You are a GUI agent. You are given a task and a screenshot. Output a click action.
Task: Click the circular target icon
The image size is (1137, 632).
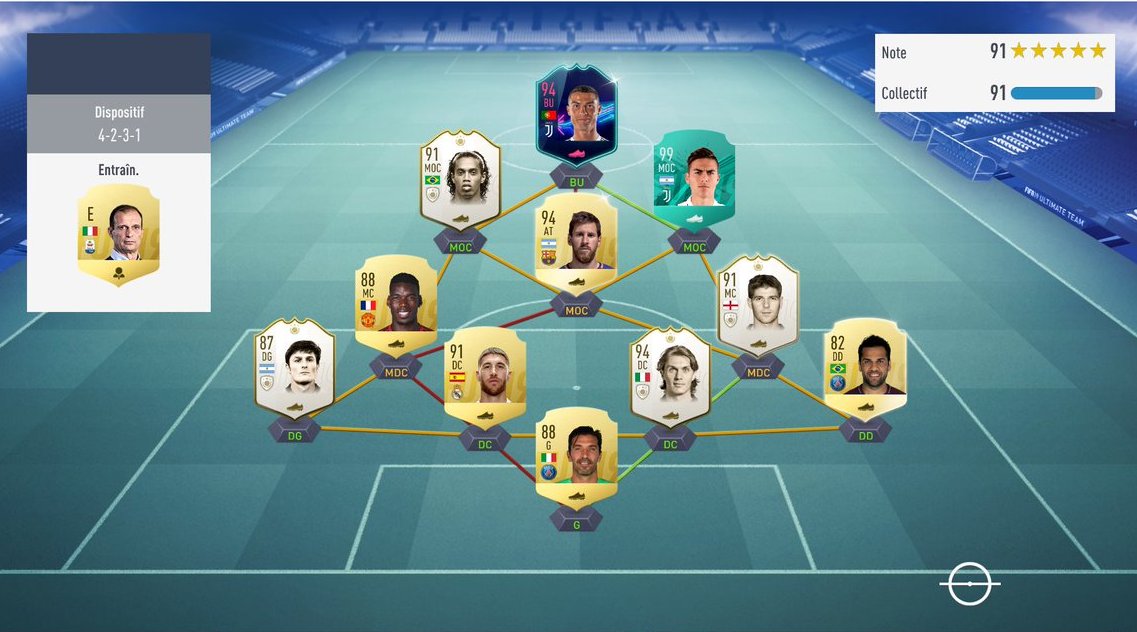coord(969,583)
